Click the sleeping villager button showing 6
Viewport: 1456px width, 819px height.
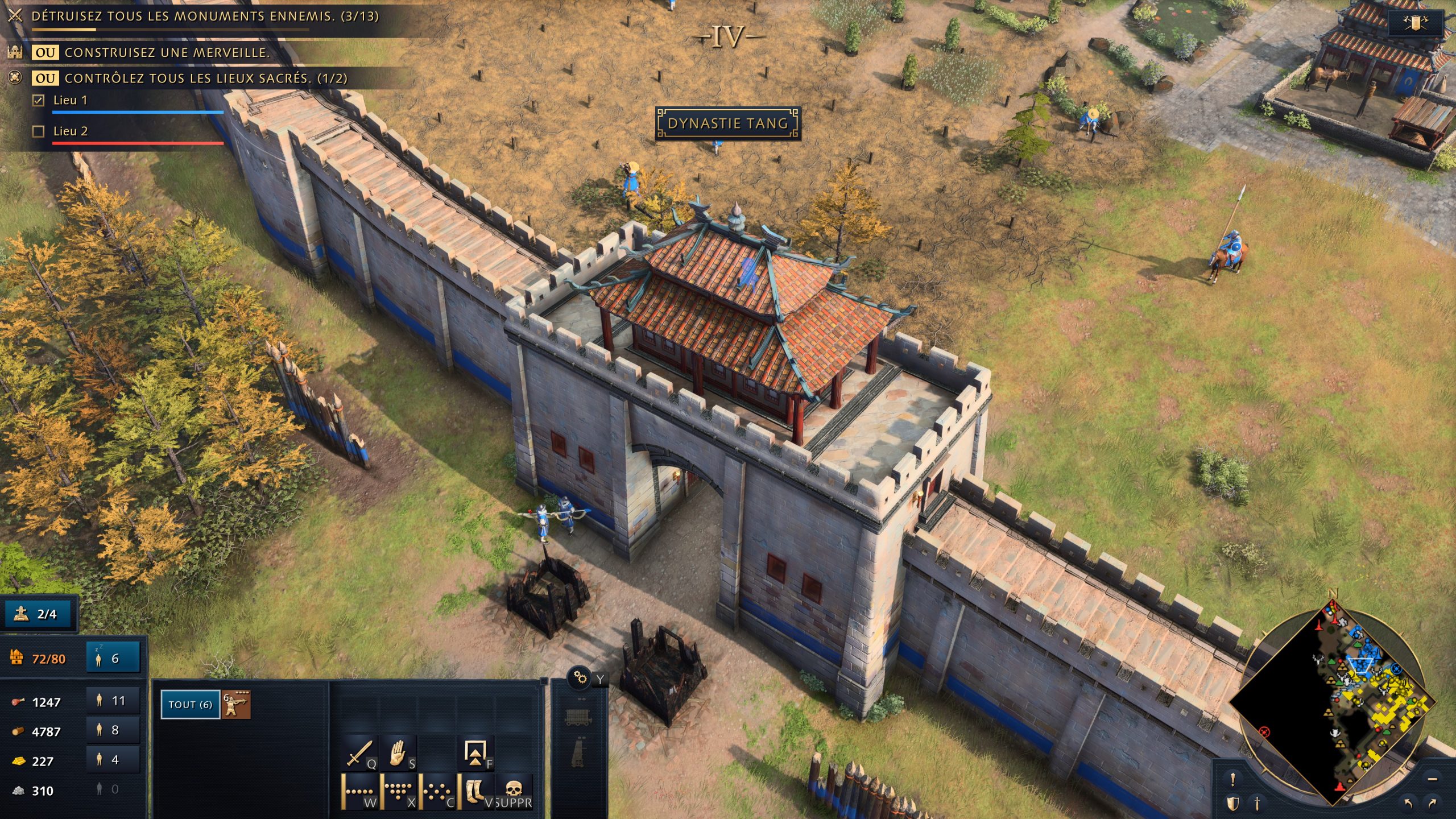[x=113, y=657]
